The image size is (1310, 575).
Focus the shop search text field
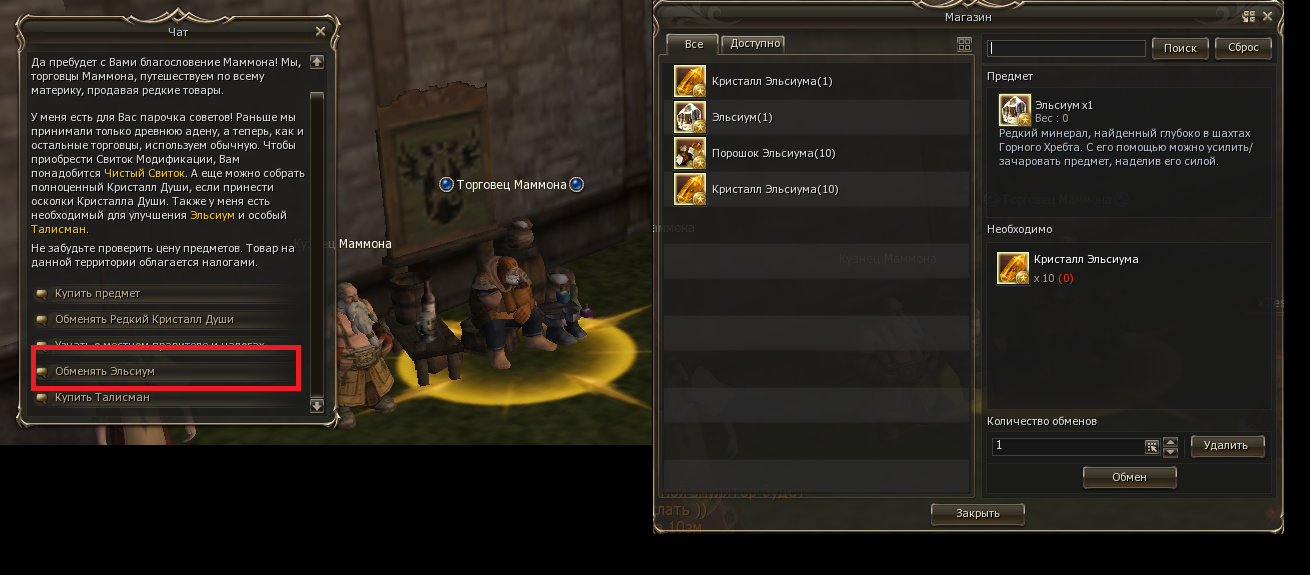(1066, 48)
